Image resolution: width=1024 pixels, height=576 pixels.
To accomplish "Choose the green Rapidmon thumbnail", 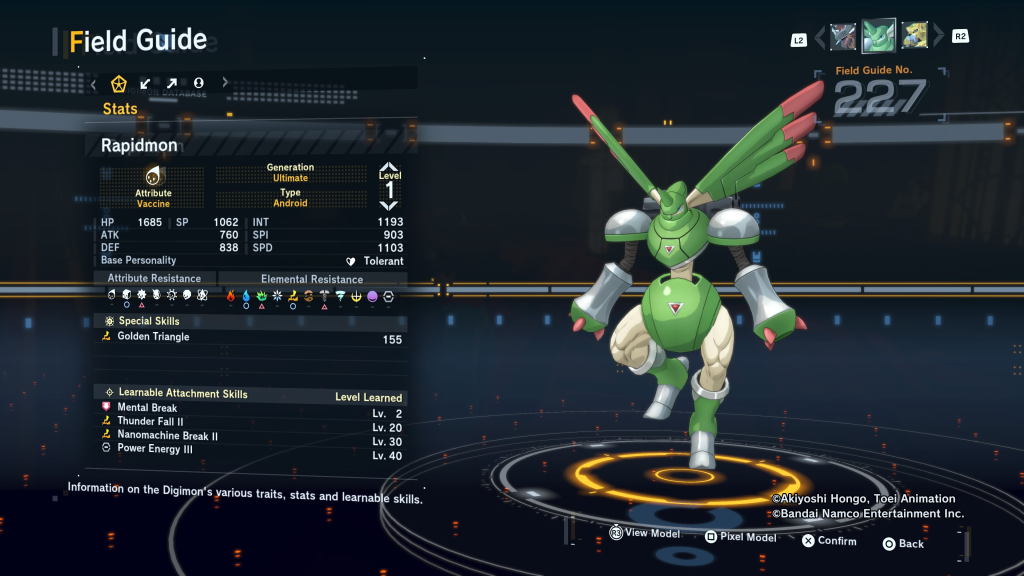I will [x=878, y=37].
